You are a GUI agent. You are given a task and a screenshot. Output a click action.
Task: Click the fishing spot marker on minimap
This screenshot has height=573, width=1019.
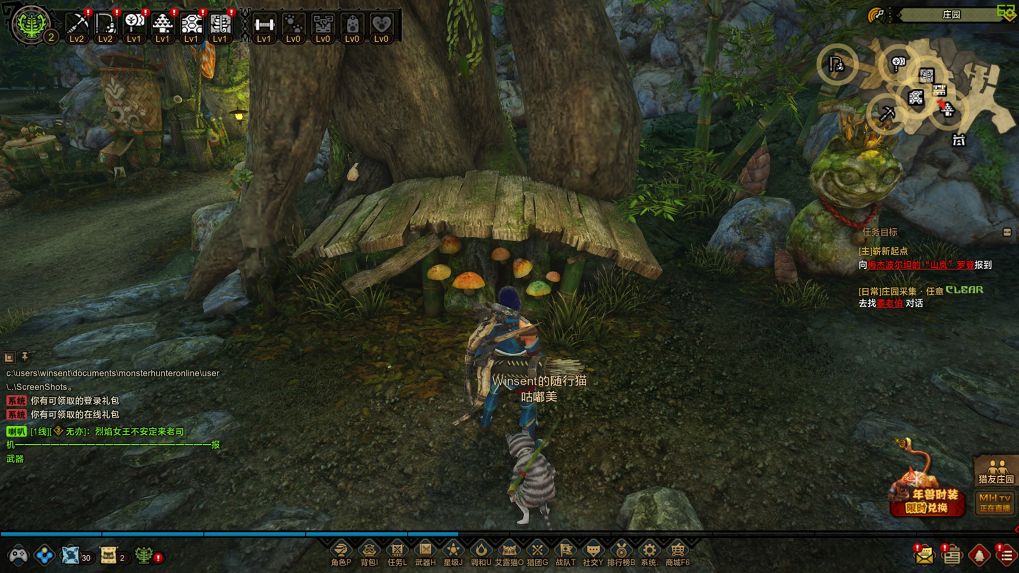(836, 66)
